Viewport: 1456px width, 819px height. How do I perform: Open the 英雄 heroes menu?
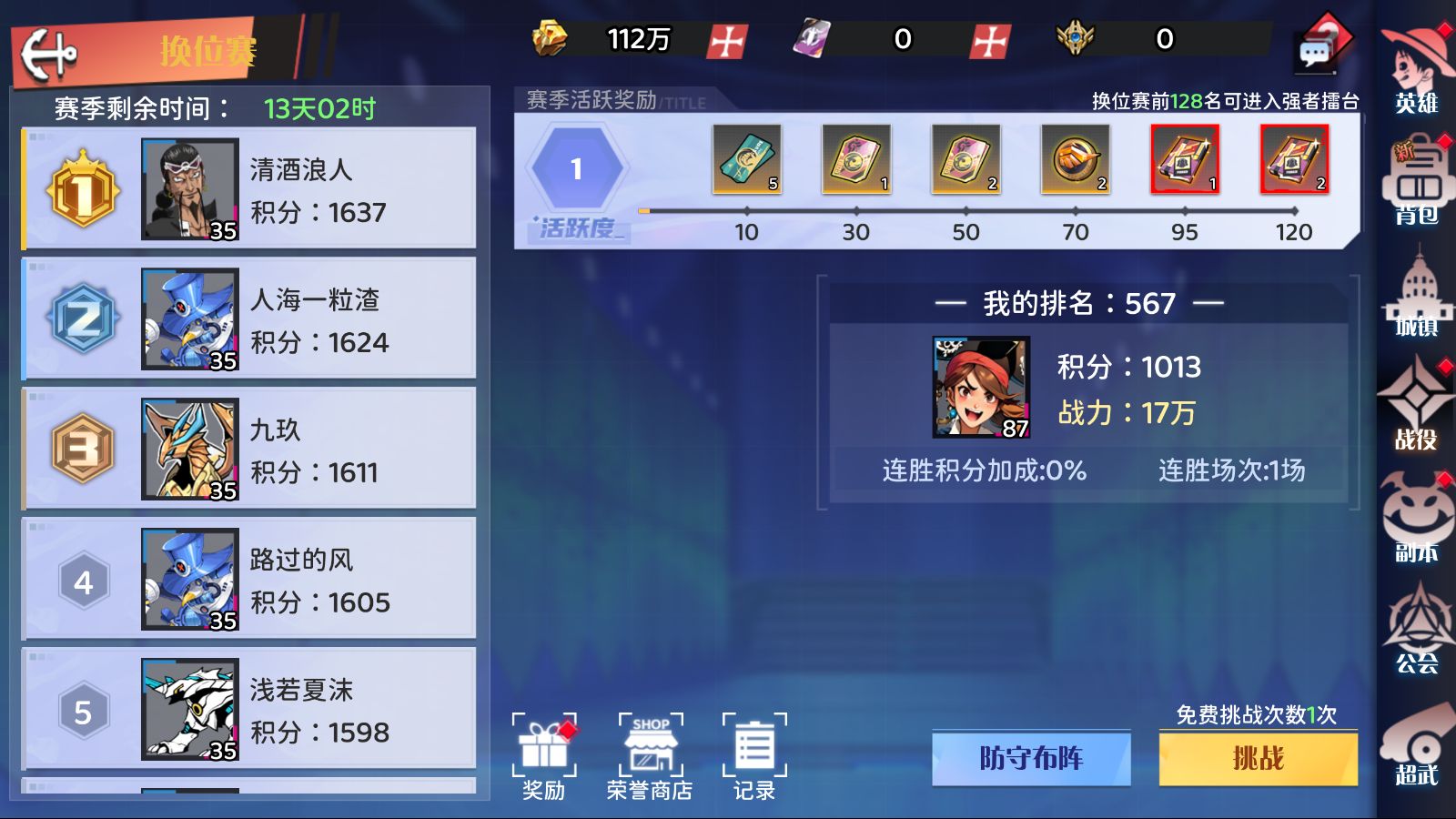click(x=1416, y=70)
